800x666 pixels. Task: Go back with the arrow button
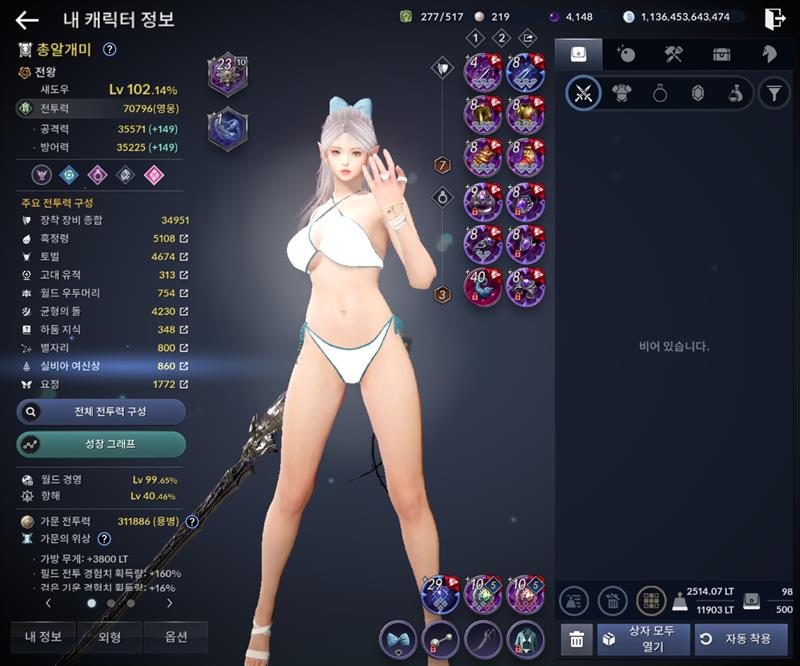(x=27, y=20)
